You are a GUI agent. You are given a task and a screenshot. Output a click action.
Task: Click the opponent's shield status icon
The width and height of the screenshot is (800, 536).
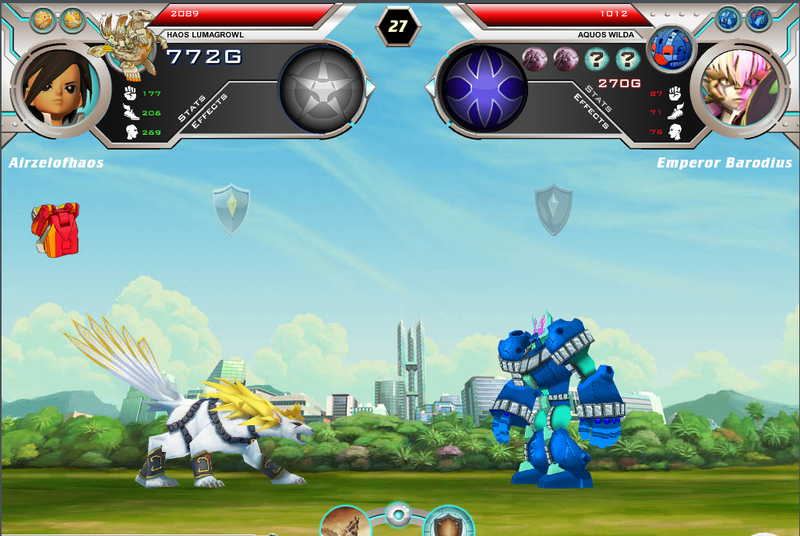553,209
